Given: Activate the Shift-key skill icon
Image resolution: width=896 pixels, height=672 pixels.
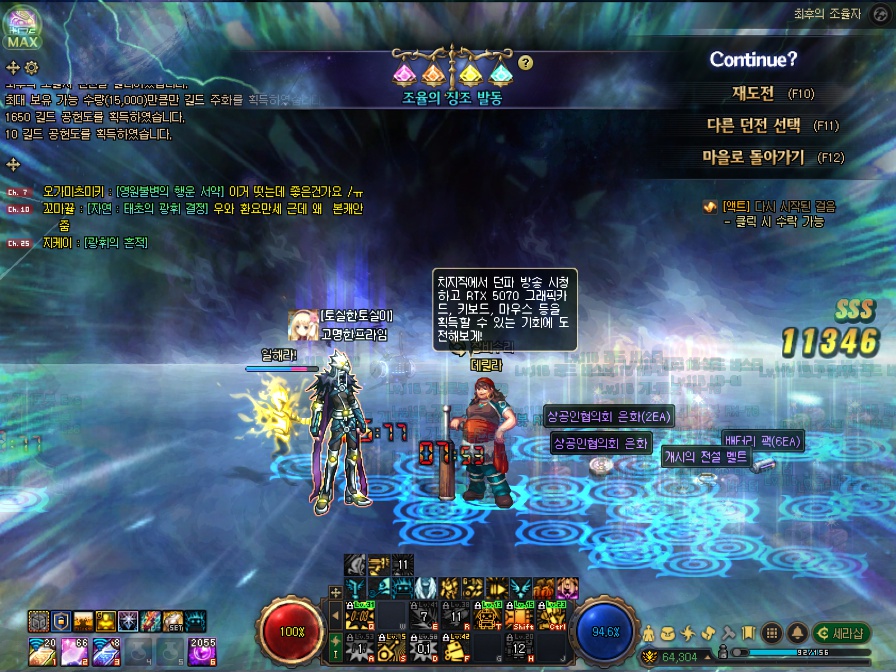Looking at the screenshot, I should pos(518,616).
